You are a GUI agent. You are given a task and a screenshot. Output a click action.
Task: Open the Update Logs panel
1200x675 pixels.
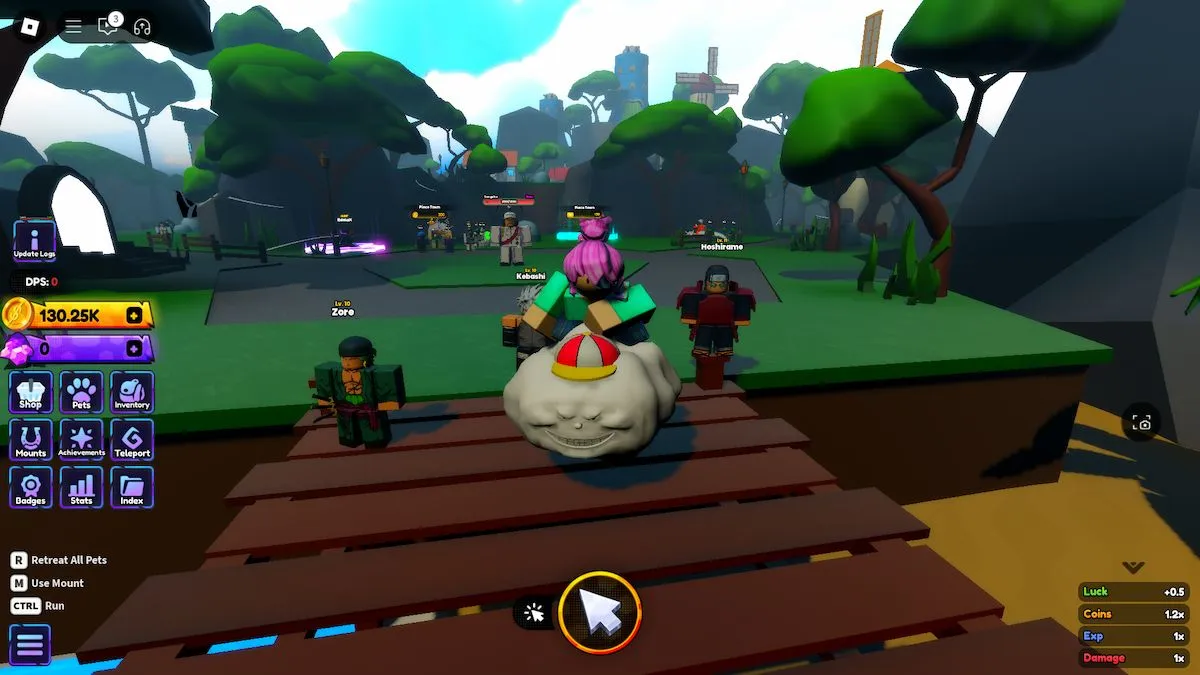point(34,242)
